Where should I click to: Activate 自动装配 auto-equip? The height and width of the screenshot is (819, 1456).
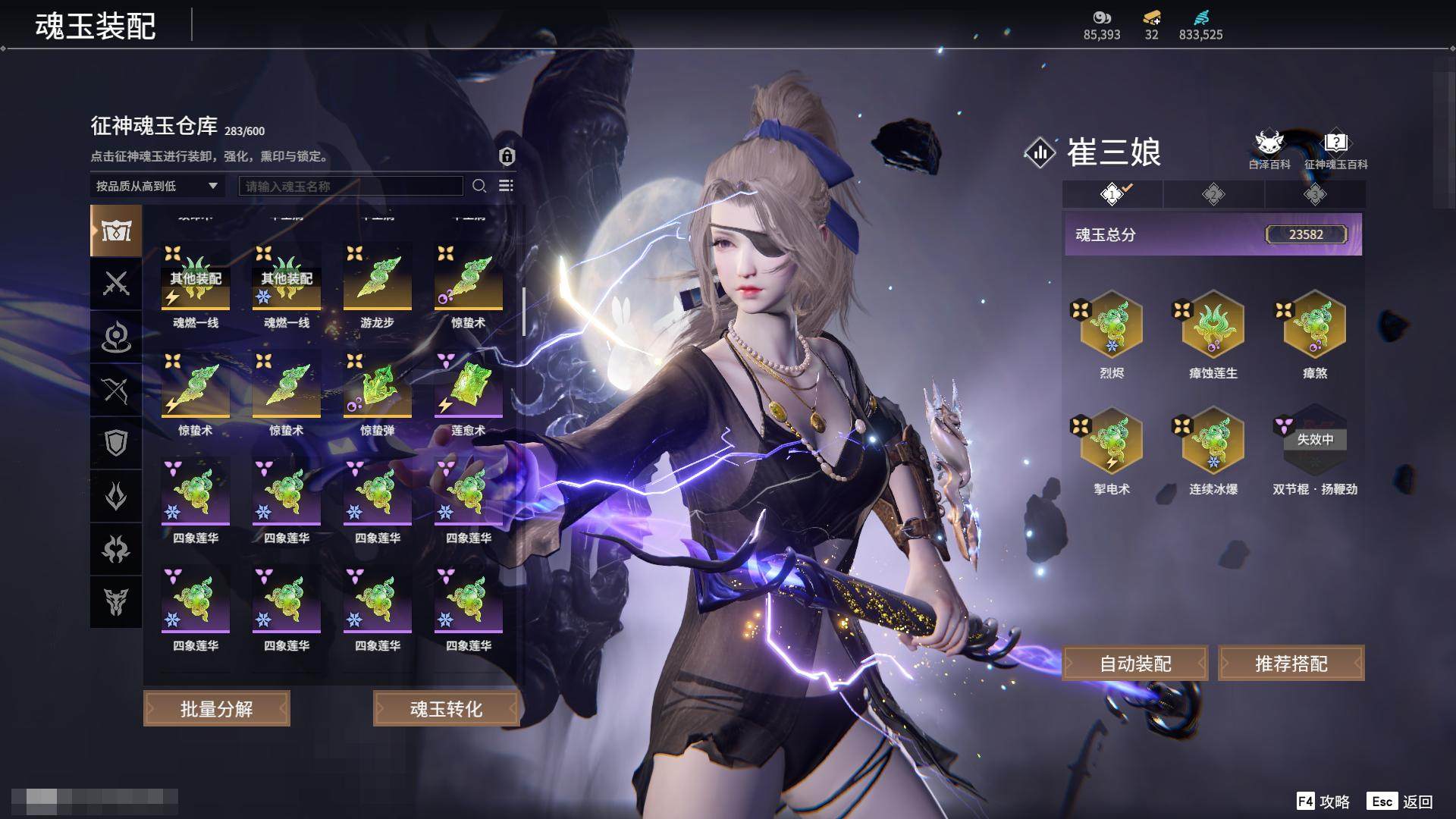pos(1135,664)
